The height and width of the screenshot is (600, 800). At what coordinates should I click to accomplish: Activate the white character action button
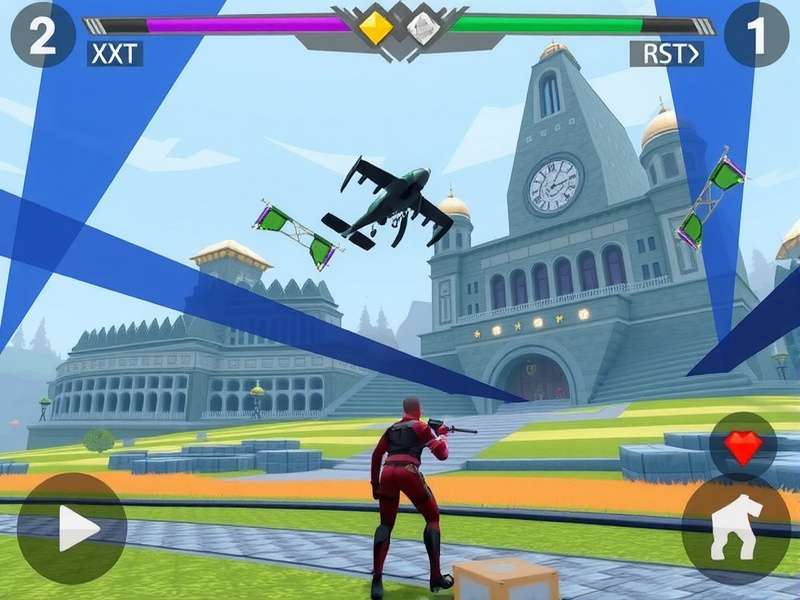(x=736, y=528)
